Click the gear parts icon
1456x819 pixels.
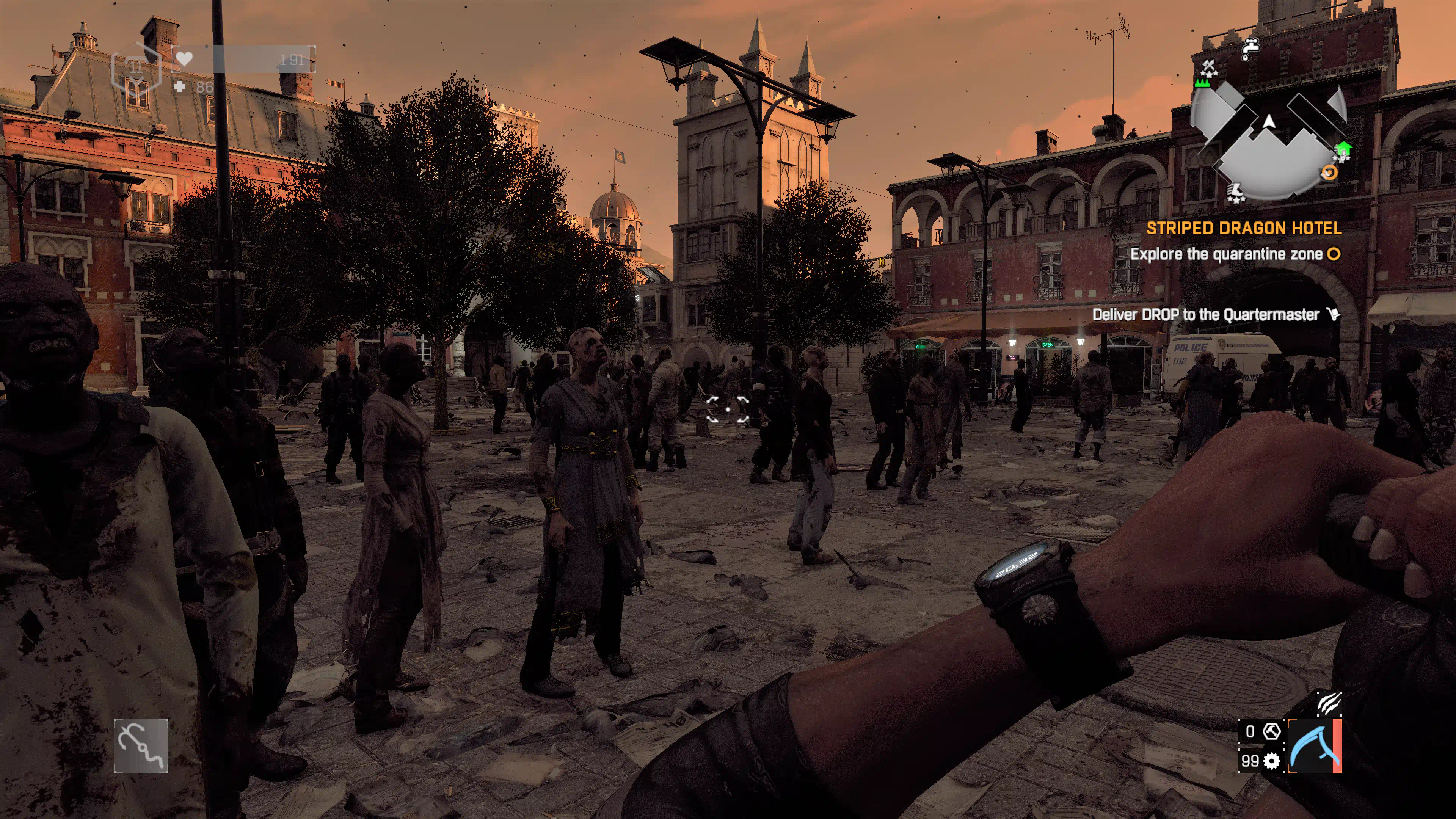(1272, 761)
